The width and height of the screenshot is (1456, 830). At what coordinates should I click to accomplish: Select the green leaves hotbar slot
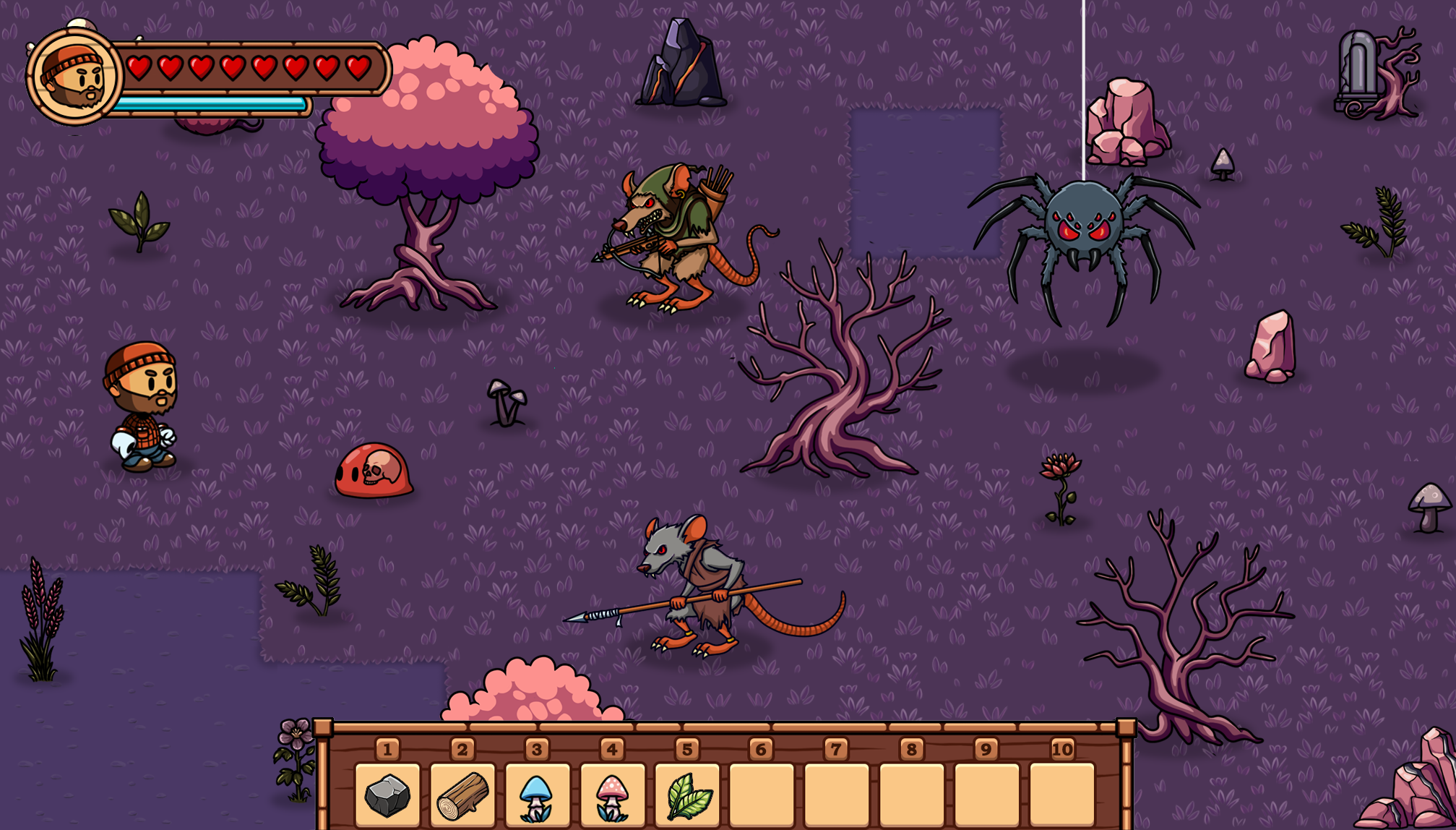coord(687,795)
